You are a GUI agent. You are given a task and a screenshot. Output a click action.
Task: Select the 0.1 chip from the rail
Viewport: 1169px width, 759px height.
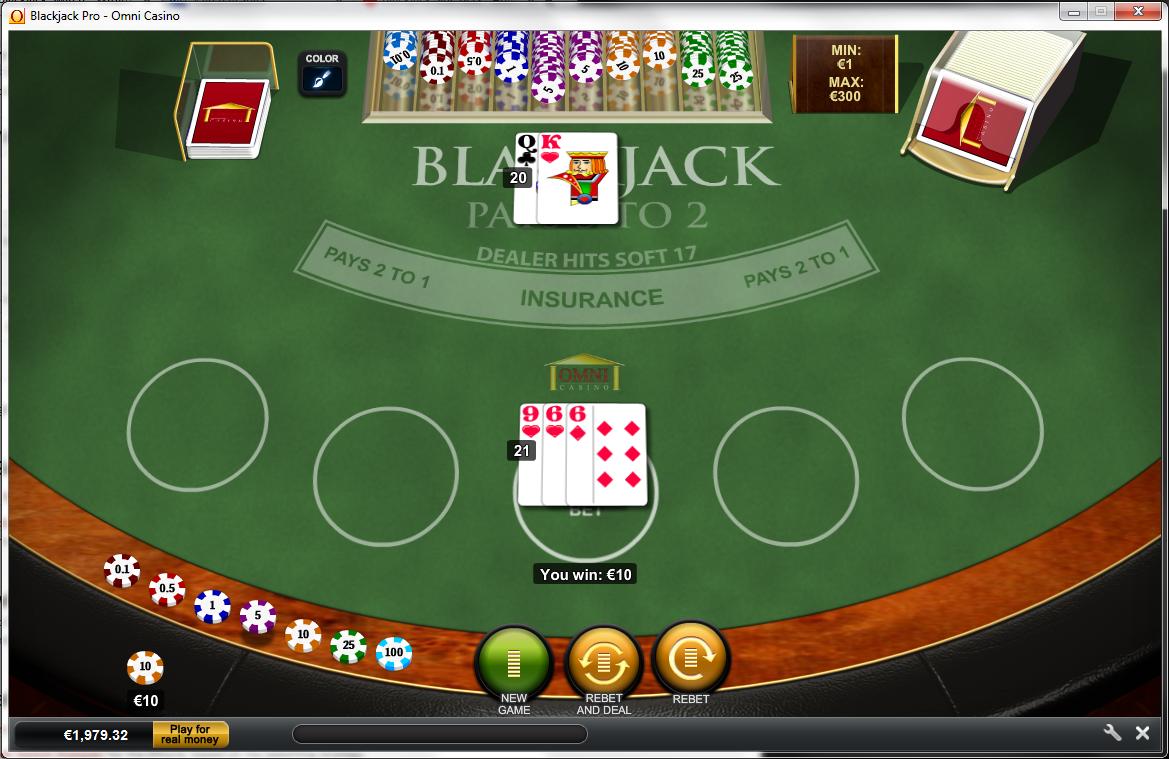[122, 570]
